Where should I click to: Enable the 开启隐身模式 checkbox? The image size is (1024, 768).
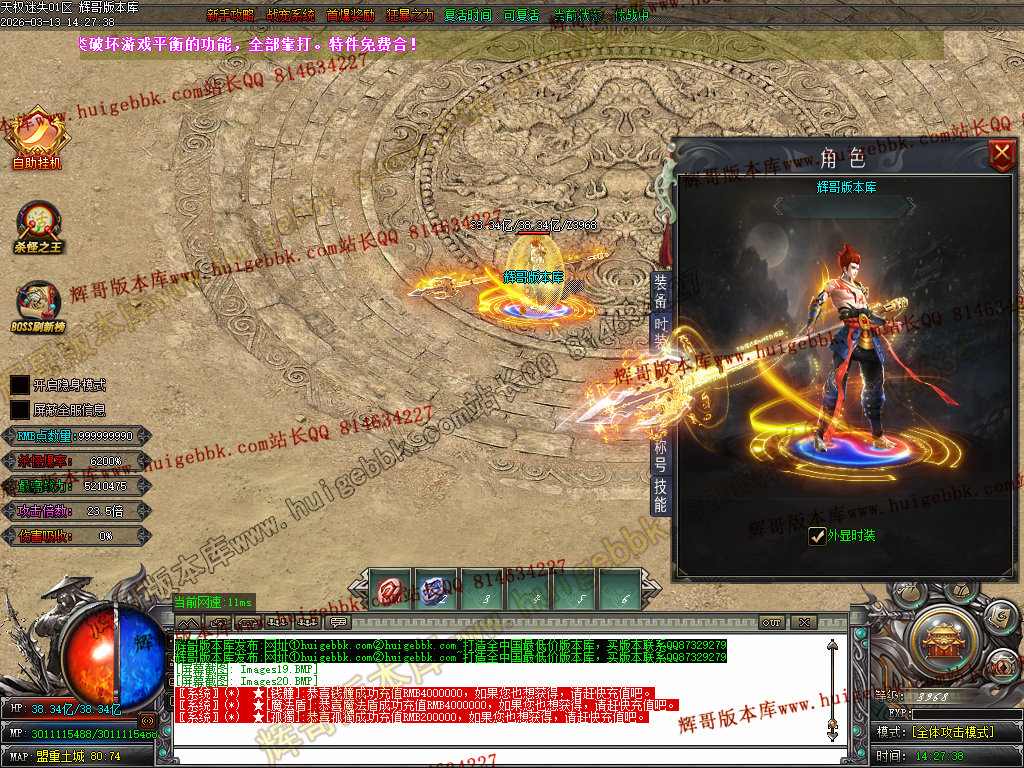20,384
